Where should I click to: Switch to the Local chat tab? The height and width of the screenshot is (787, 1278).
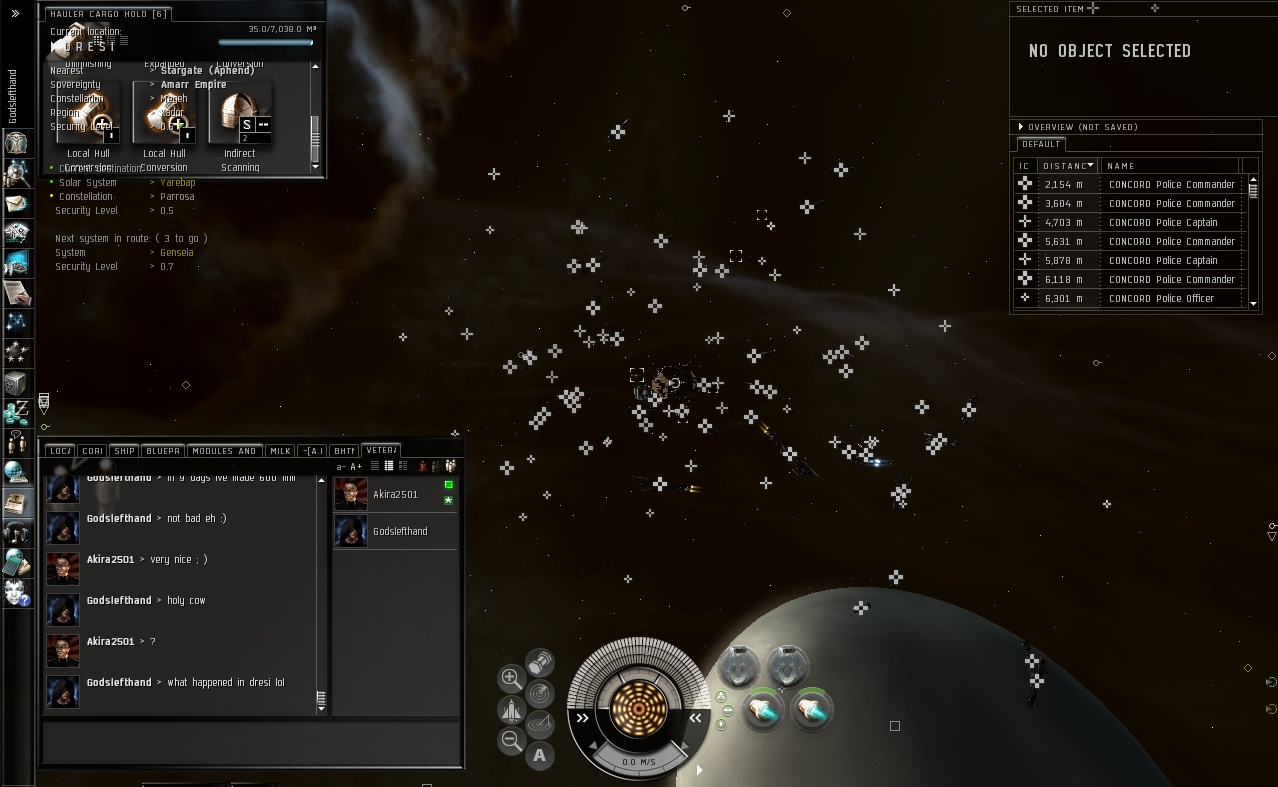pos(60,451)
